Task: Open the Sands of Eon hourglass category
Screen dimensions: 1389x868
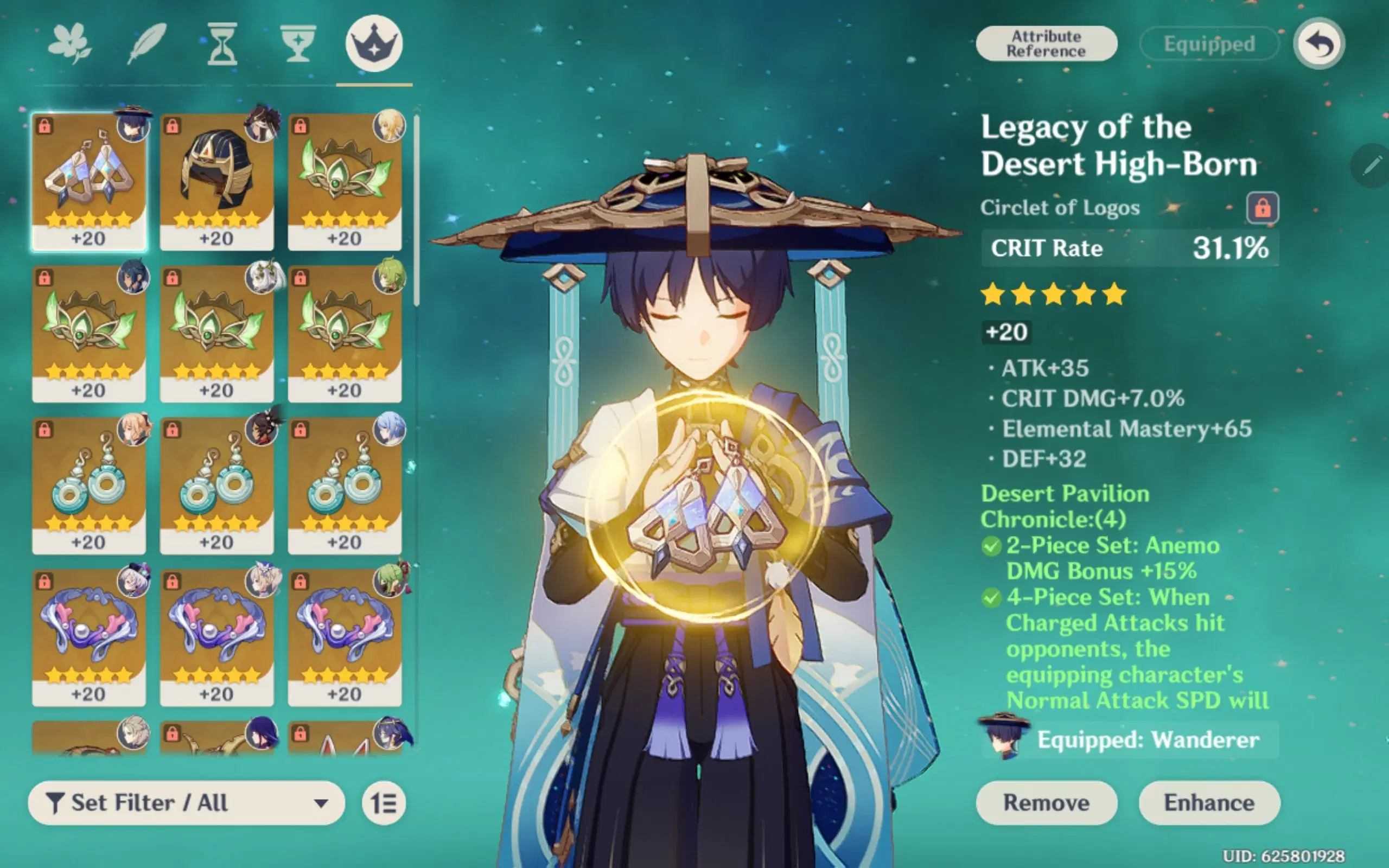Action: (222, 43)
